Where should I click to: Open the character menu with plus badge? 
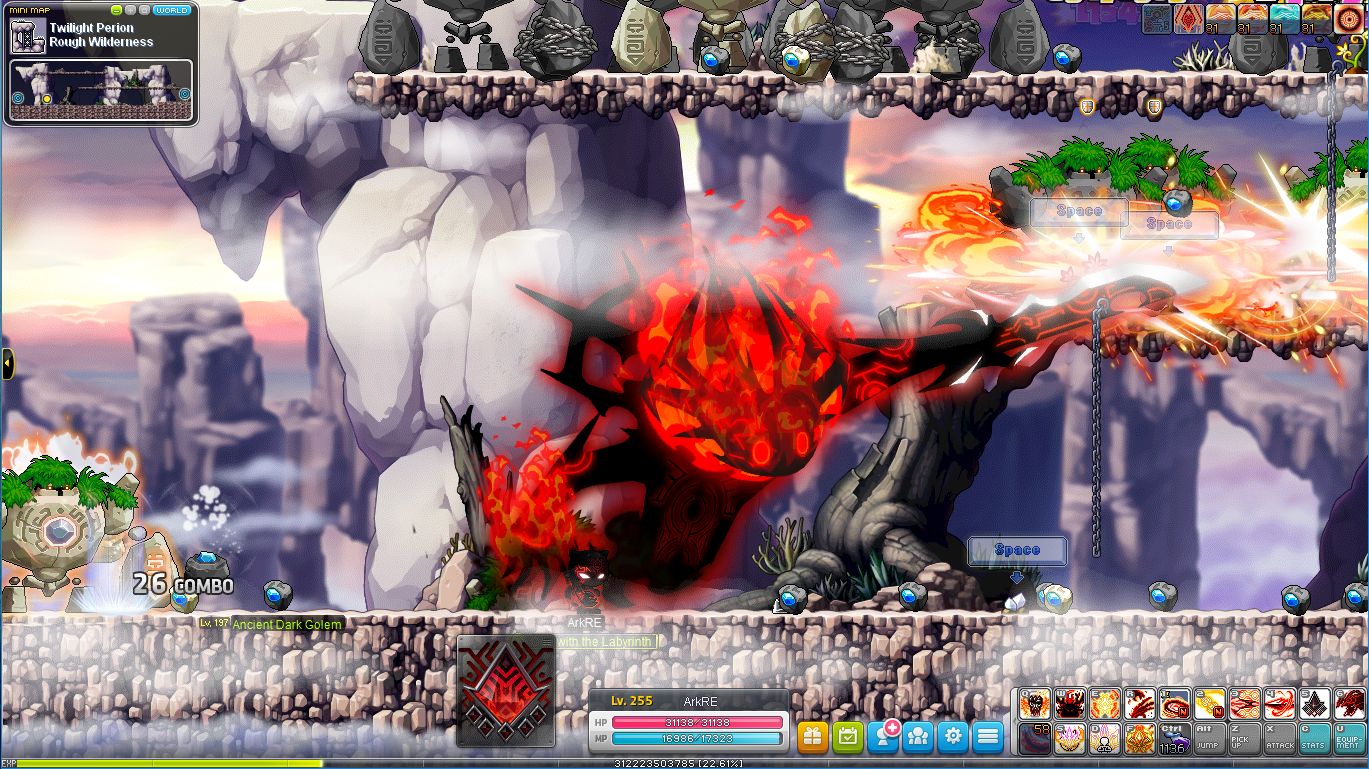tap(883, 737)
